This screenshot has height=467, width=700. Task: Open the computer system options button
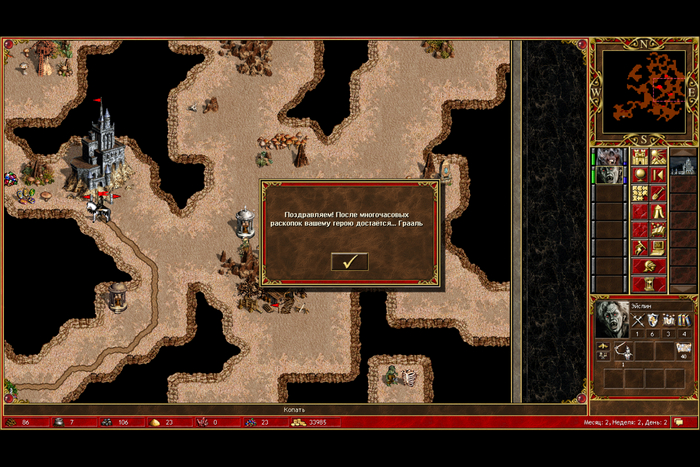tap(659, 247)
